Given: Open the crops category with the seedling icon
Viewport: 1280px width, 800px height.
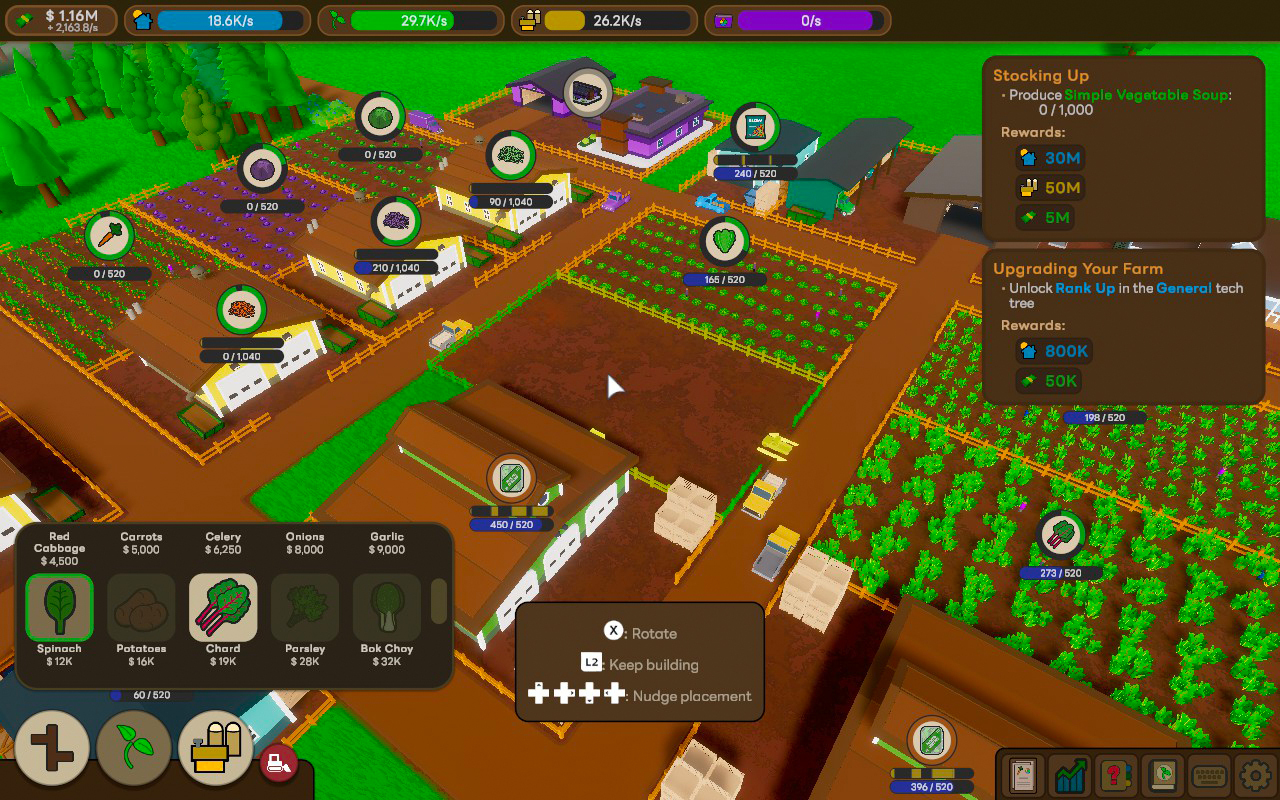Looking at the screenshot, I should (x=135, y=748).
